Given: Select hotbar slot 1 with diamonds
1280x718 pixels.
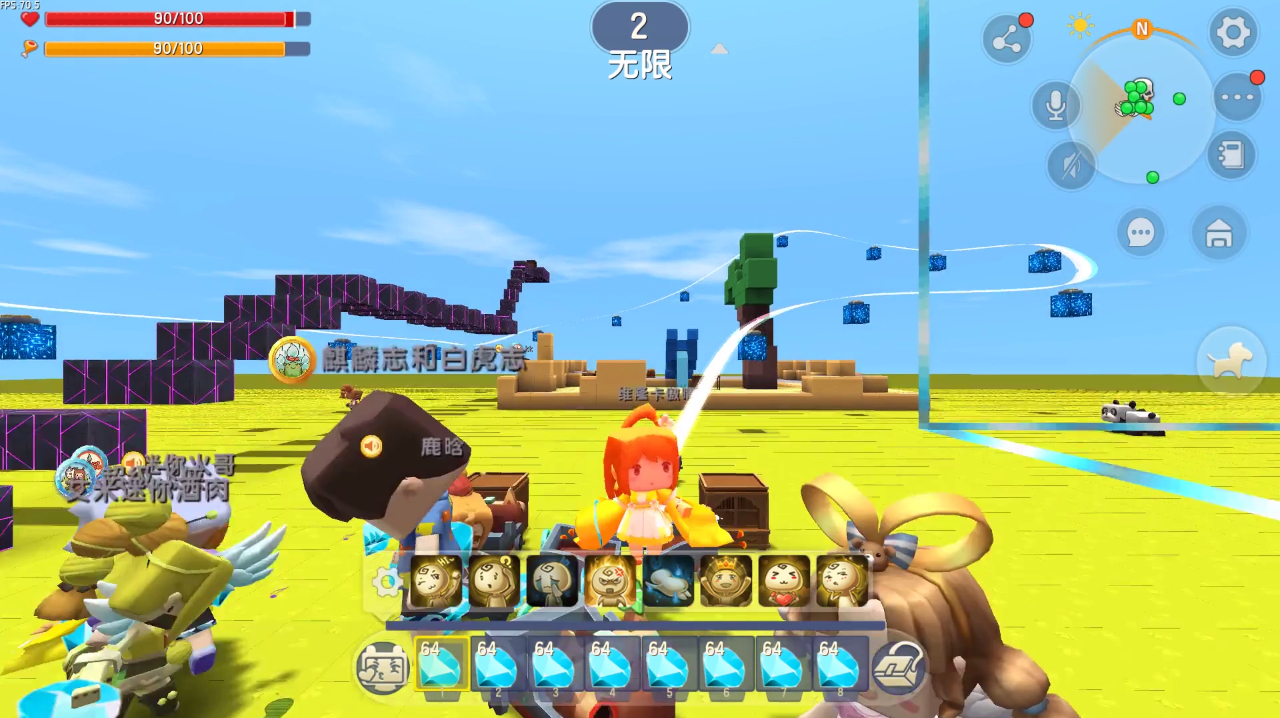Looking at the screenshot, I should (x=443, y=664).
